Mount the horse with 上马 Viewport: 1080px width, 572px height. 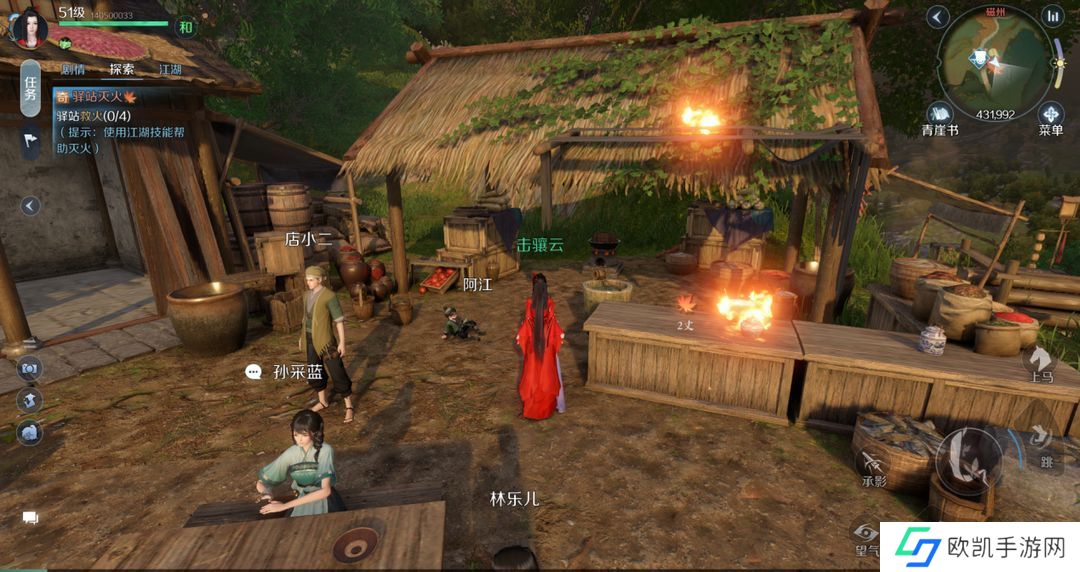tap(1041, 362)
